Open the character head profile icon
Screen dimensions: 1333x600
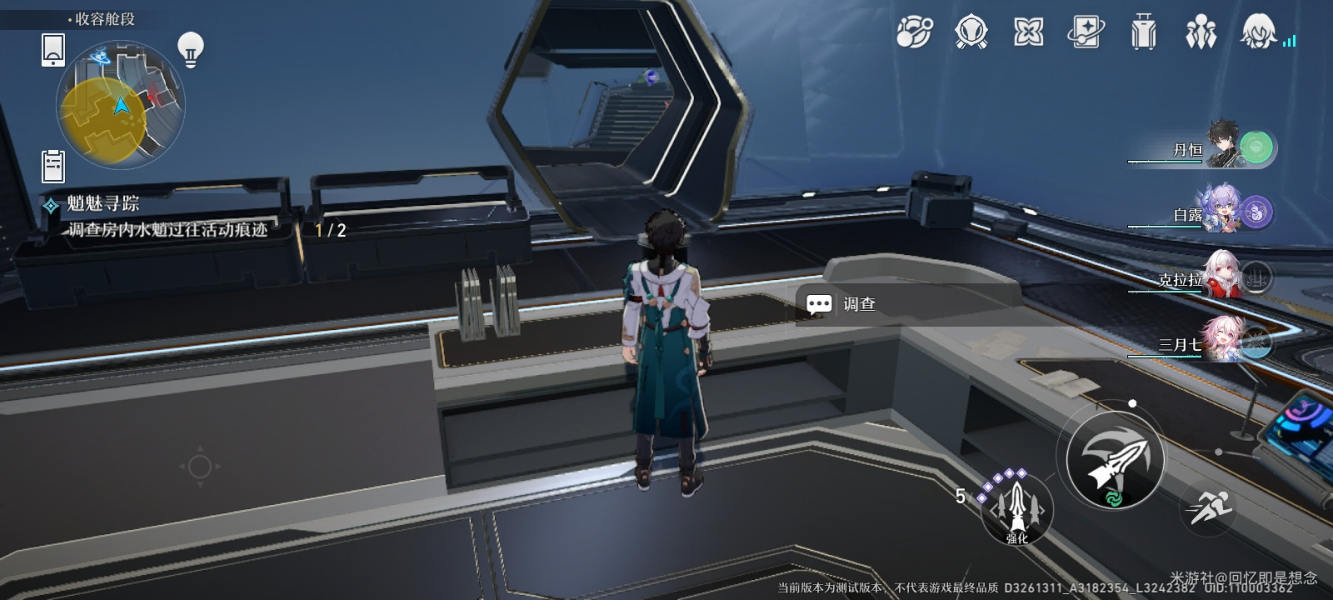1259,33
